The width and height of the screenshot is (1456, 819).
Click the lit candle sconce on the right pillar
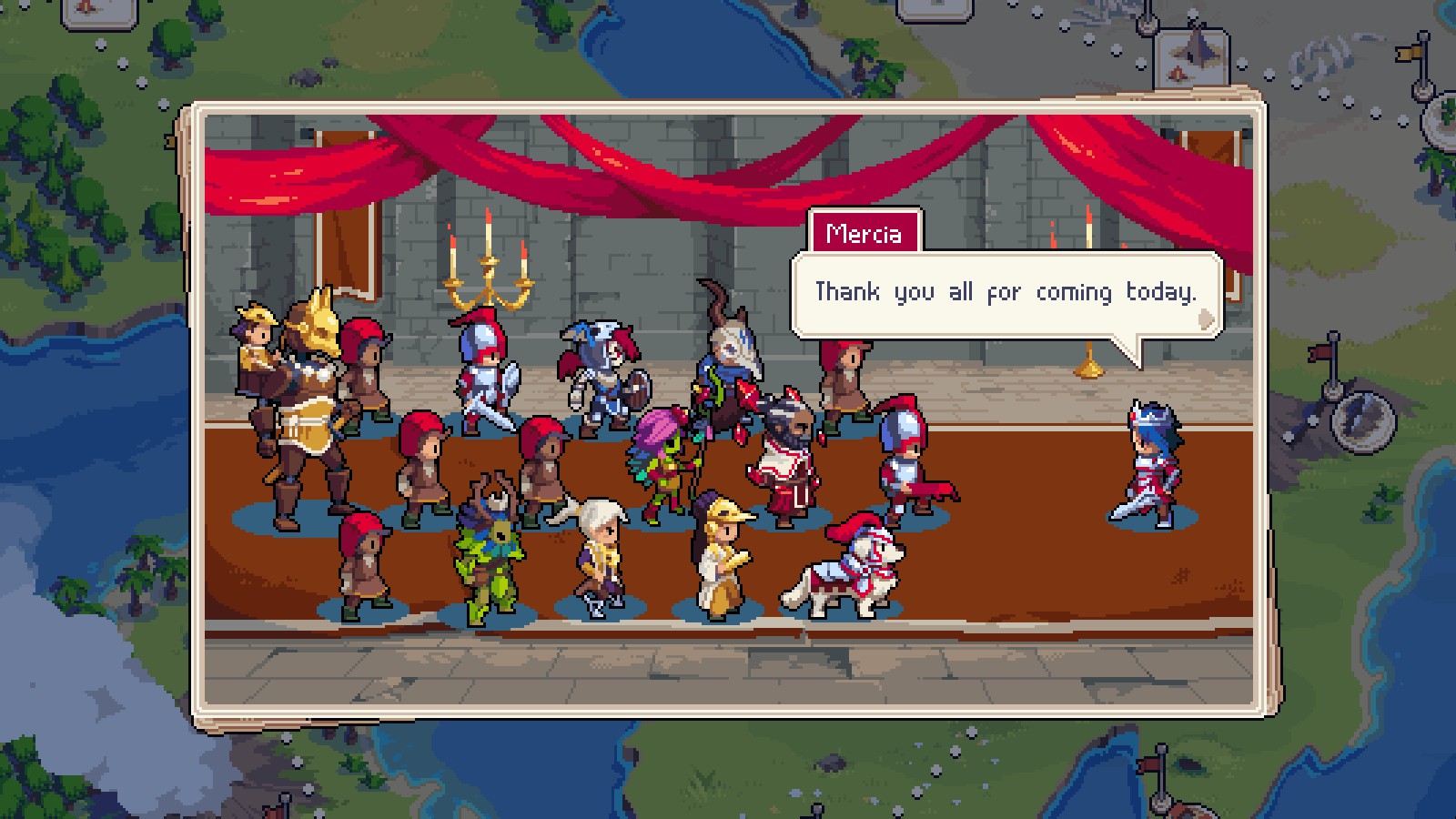click(x=1088, y=227)
